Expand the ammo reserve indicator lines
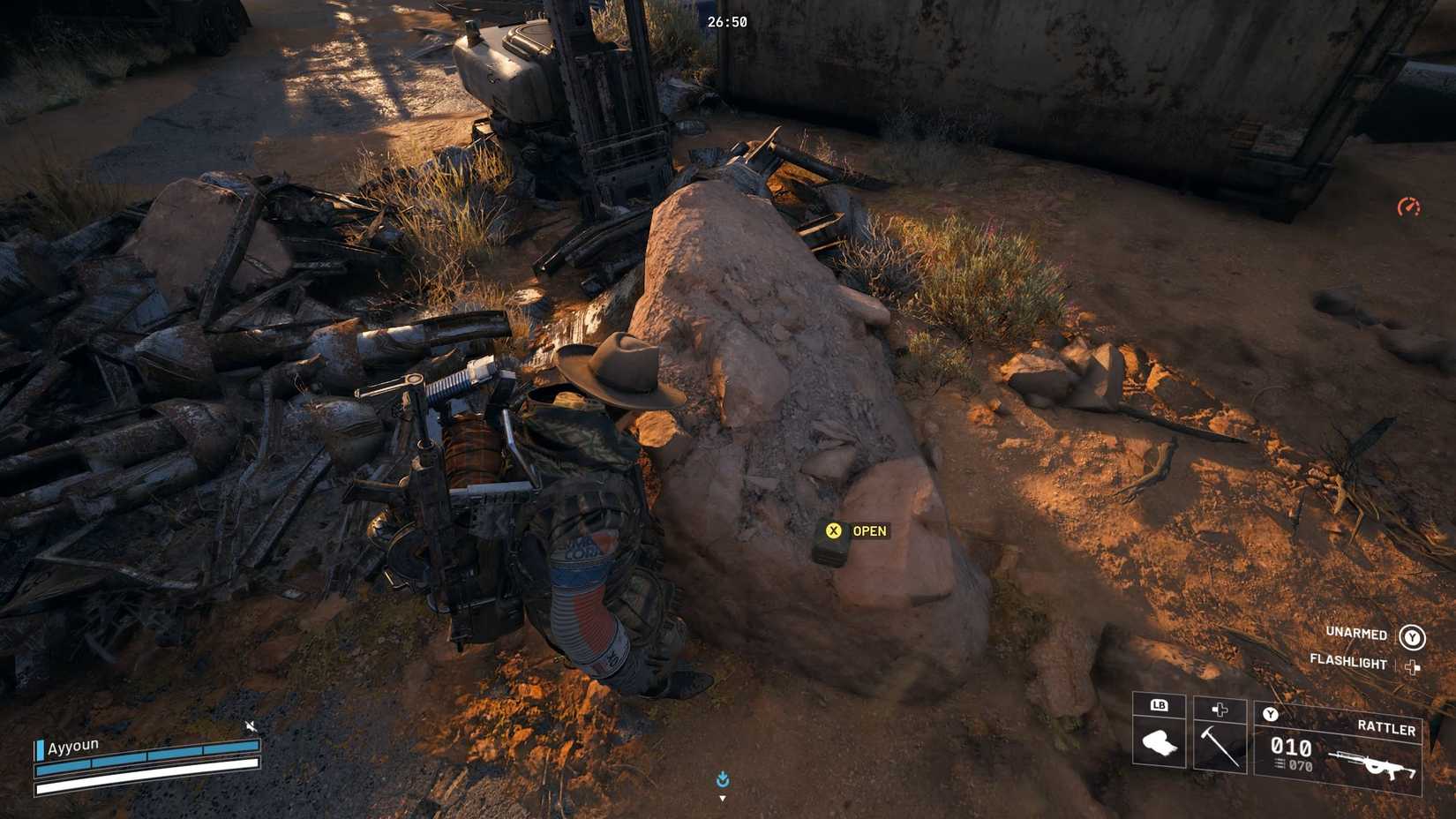 tap(1277, 764)
